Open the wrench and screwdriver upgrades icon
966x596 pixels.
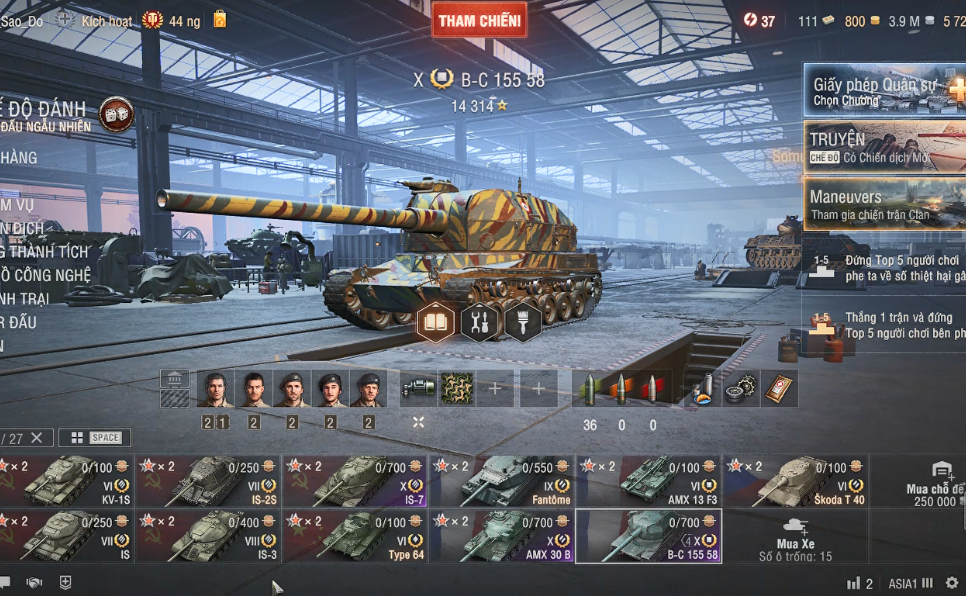[480, 322]
